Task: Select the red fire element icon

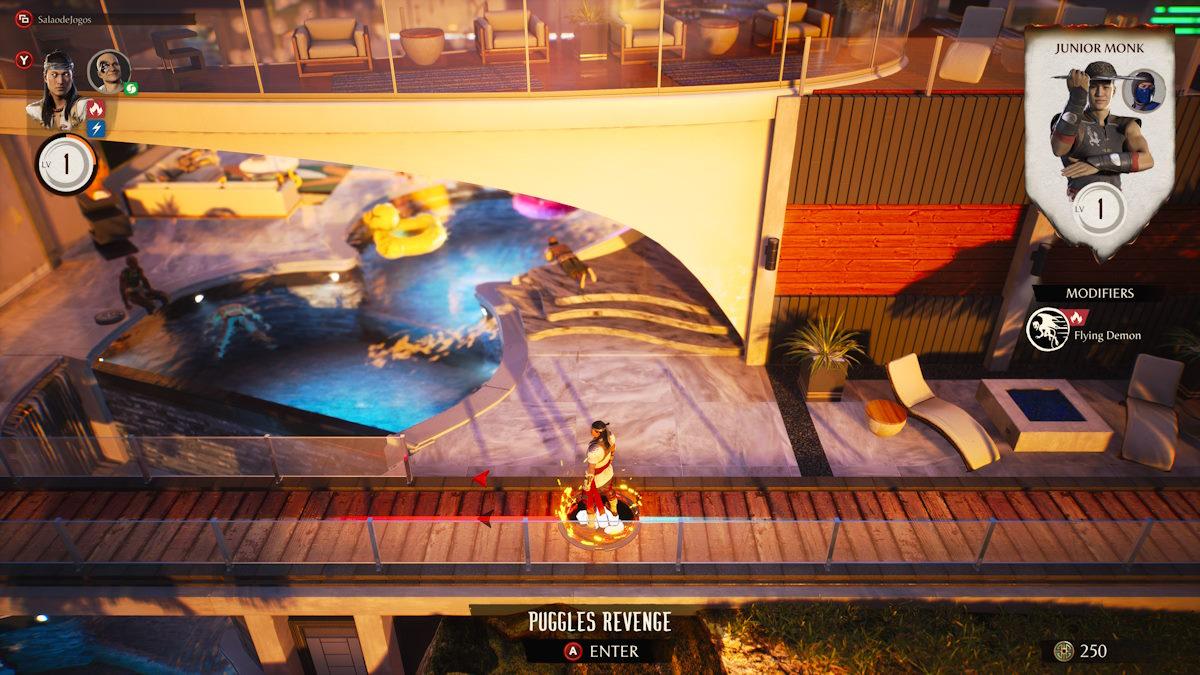Action: coord(96,109)
